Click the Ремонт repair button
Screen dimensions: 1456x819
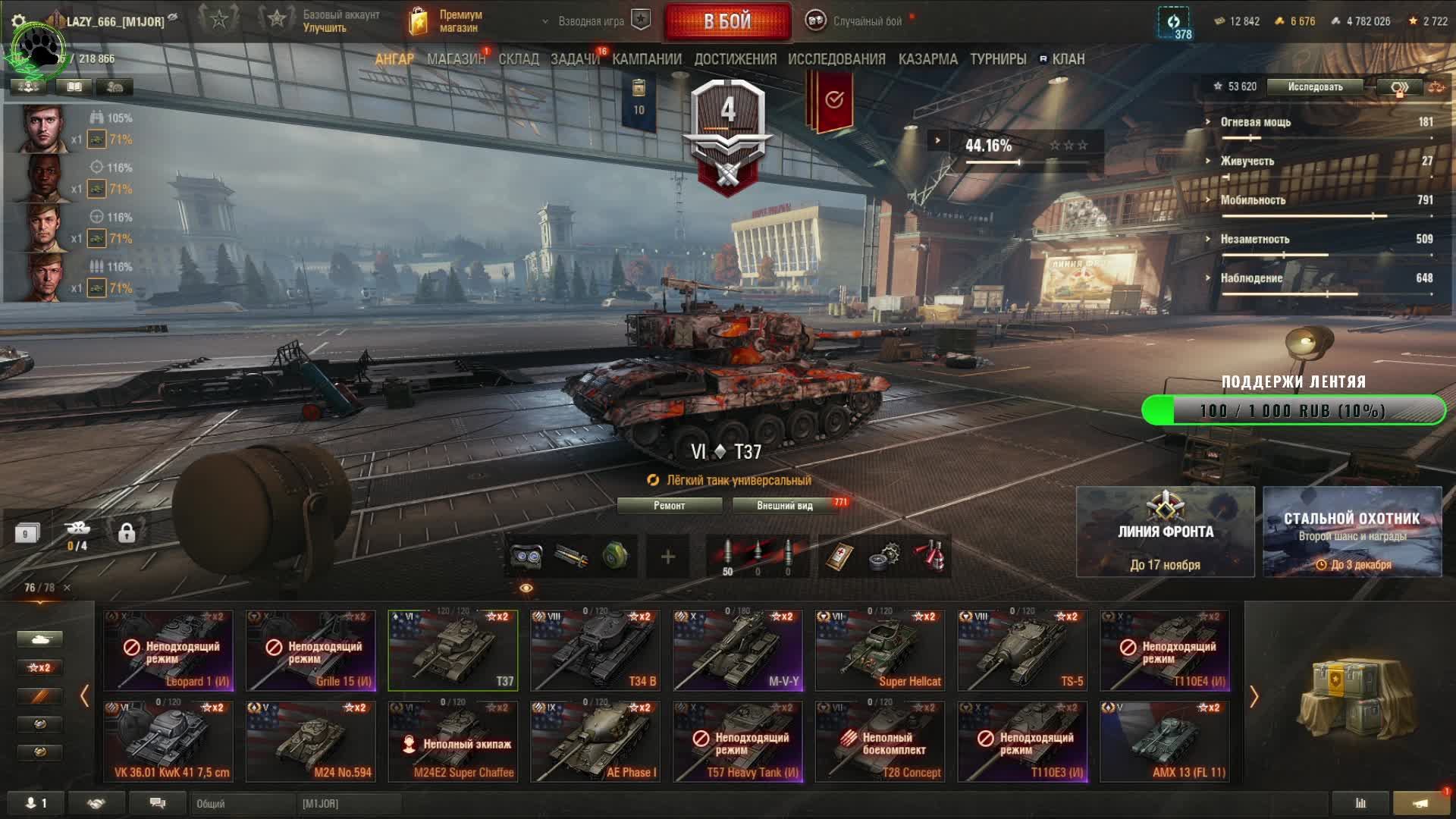coord(669,506)
